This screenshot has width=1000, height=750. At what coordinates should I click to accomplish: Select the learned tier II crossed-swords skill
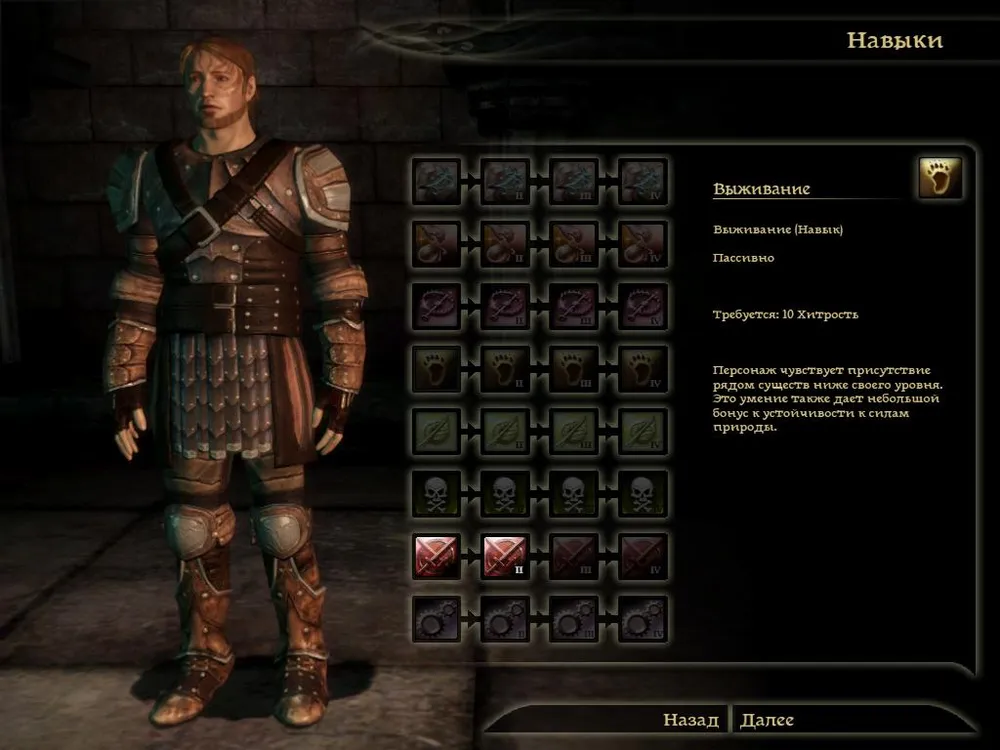coord(505,557)
